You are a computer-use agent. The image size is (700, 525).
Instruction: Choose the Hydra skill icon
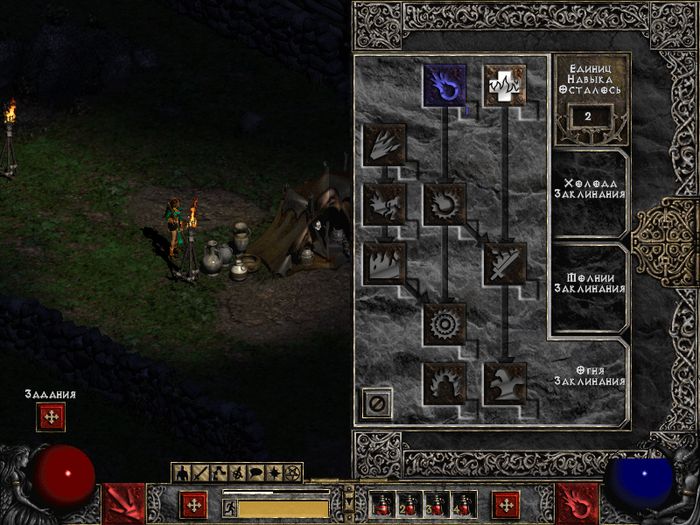505,383
